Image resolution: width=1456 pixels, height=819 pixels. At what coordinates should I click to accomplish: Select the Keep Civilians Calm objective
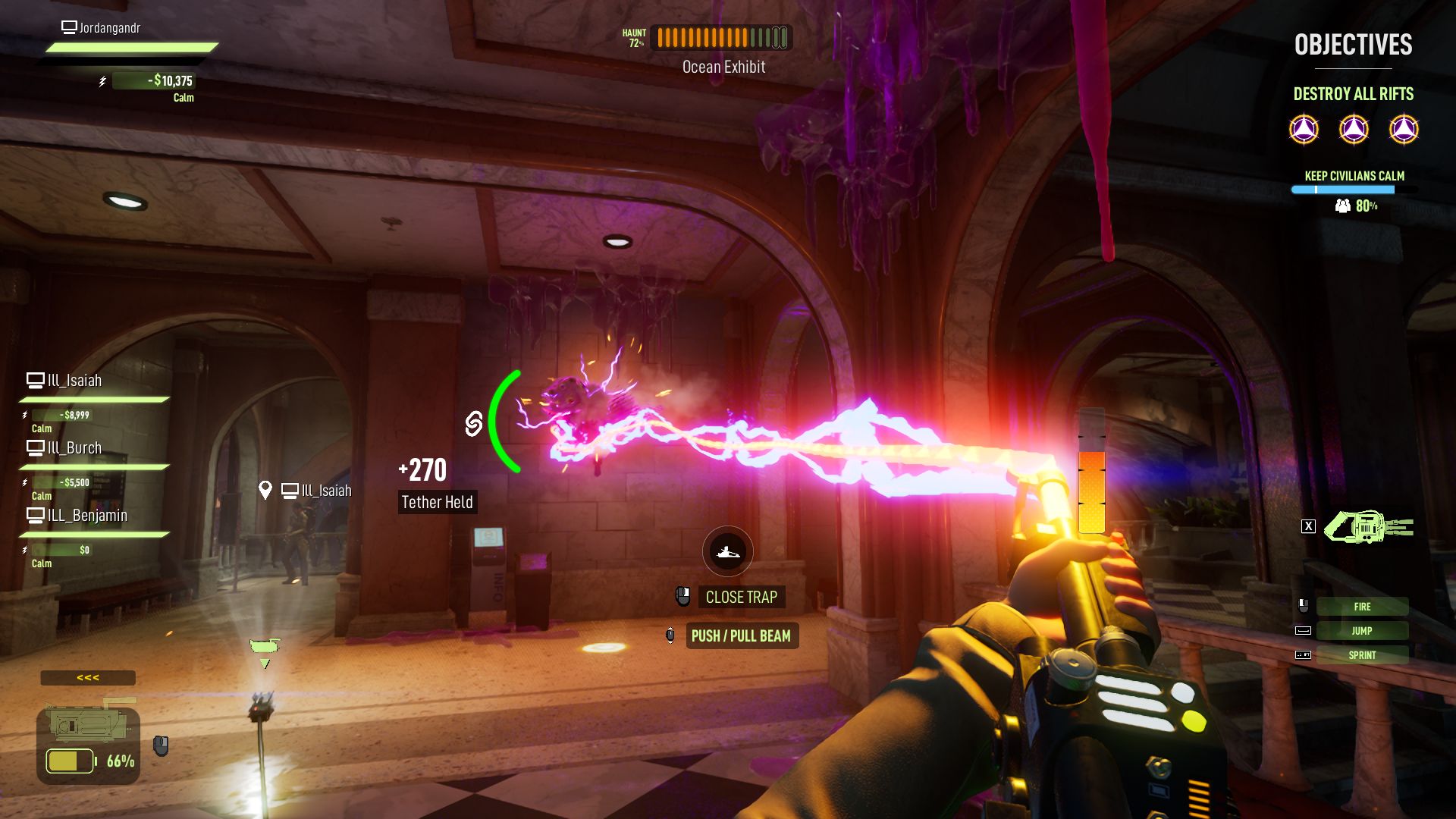click(1354, 176)
